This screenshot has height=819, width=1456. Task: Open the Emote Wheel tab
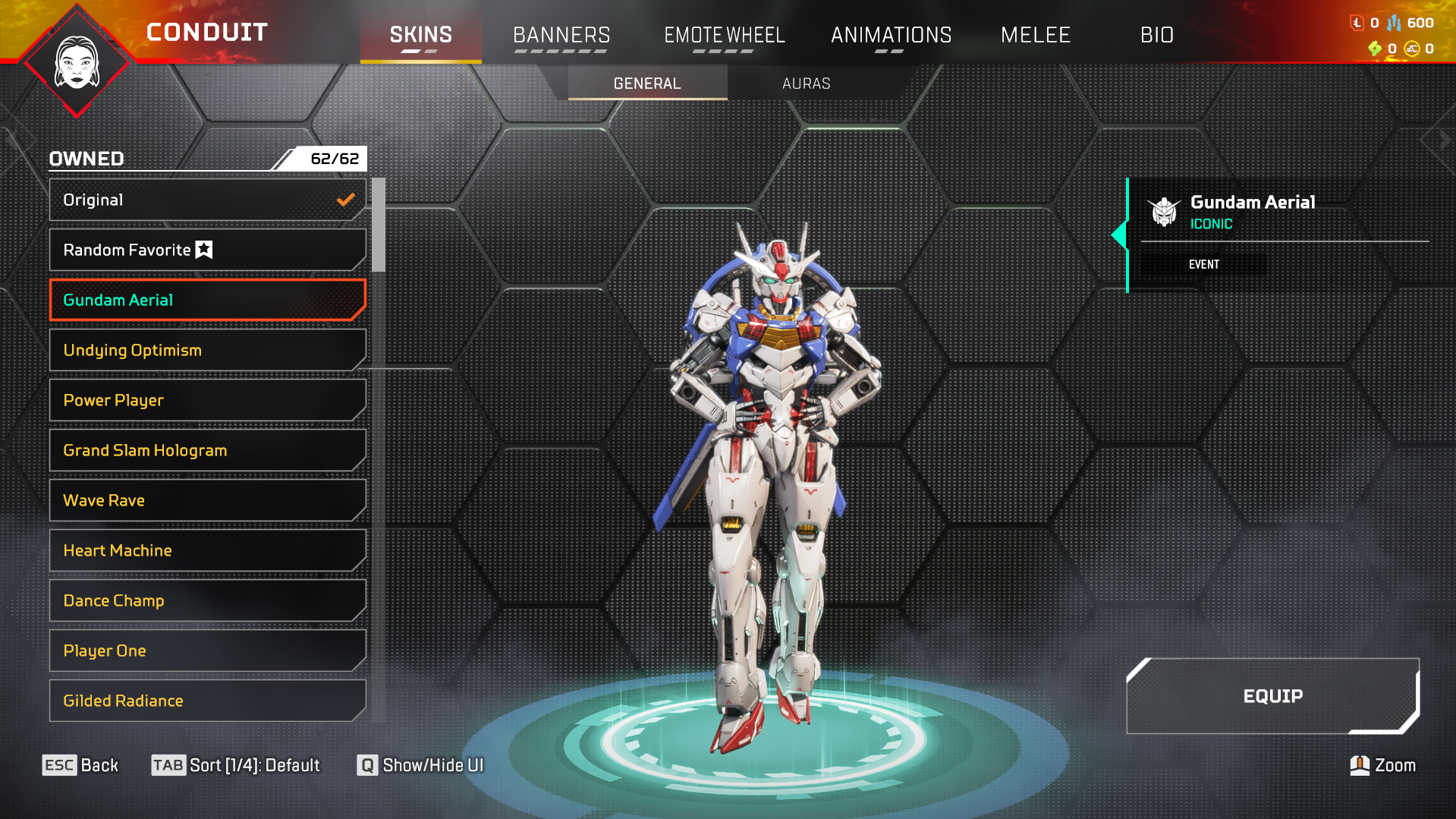pyautogui.click(x=724, y=35)
